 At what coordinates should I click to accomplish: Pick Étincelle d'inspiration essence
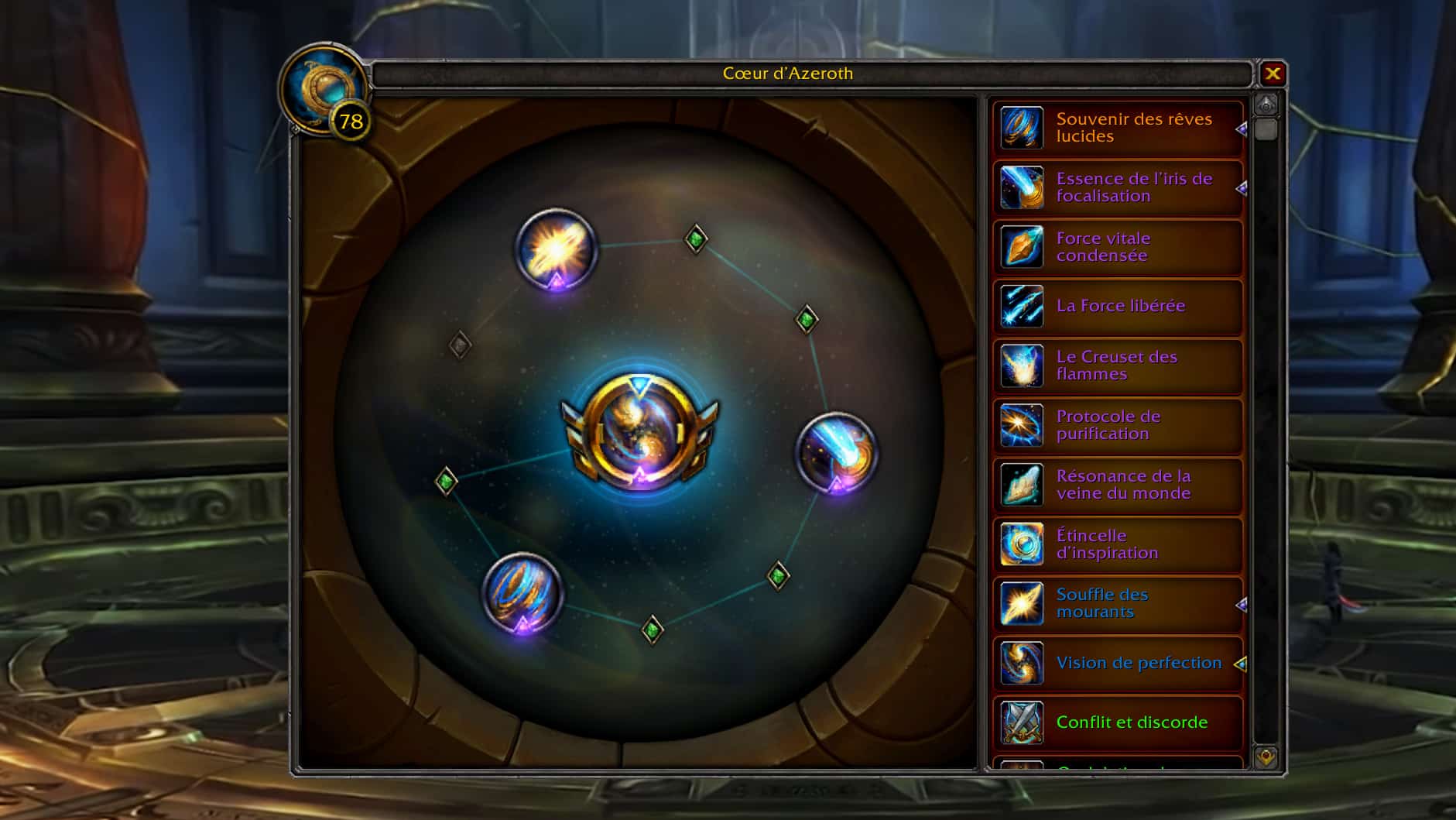1118,544
